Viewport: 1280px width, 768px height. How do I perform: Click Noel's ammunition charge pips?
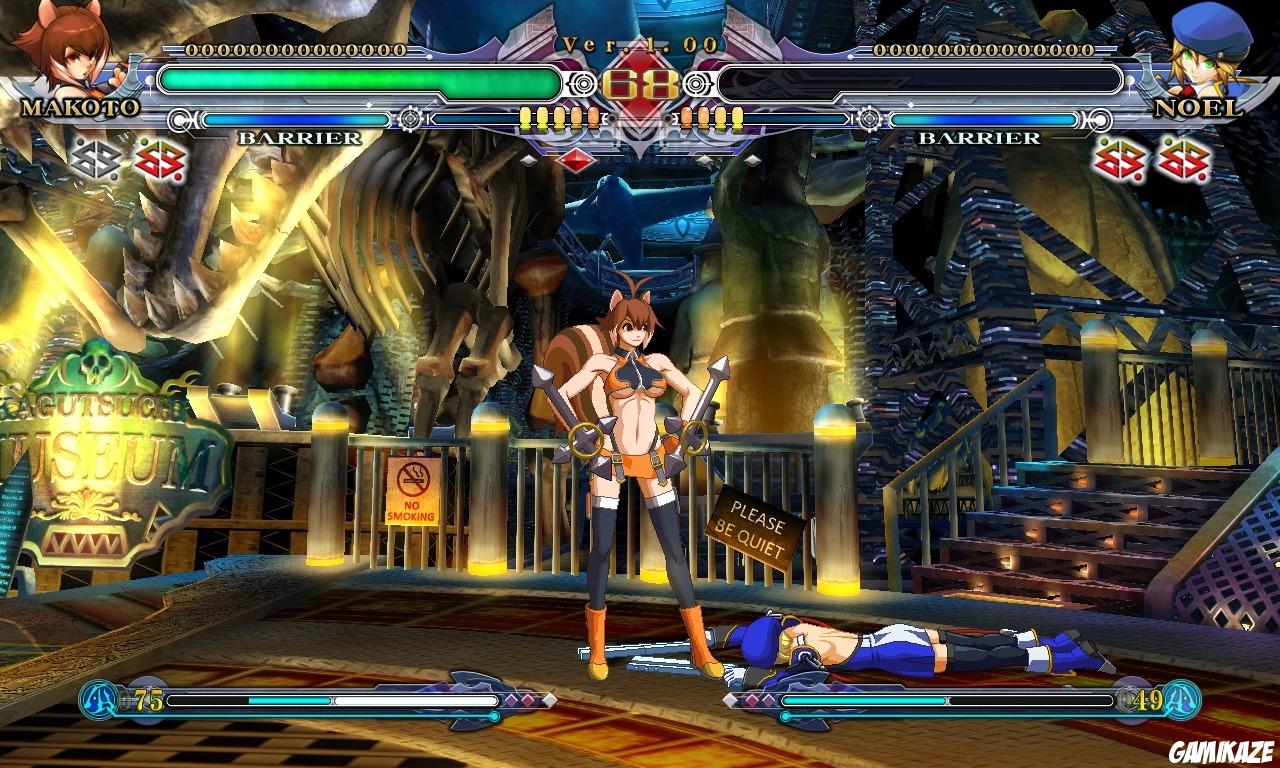pyautogui.click(x=712, y=119)
